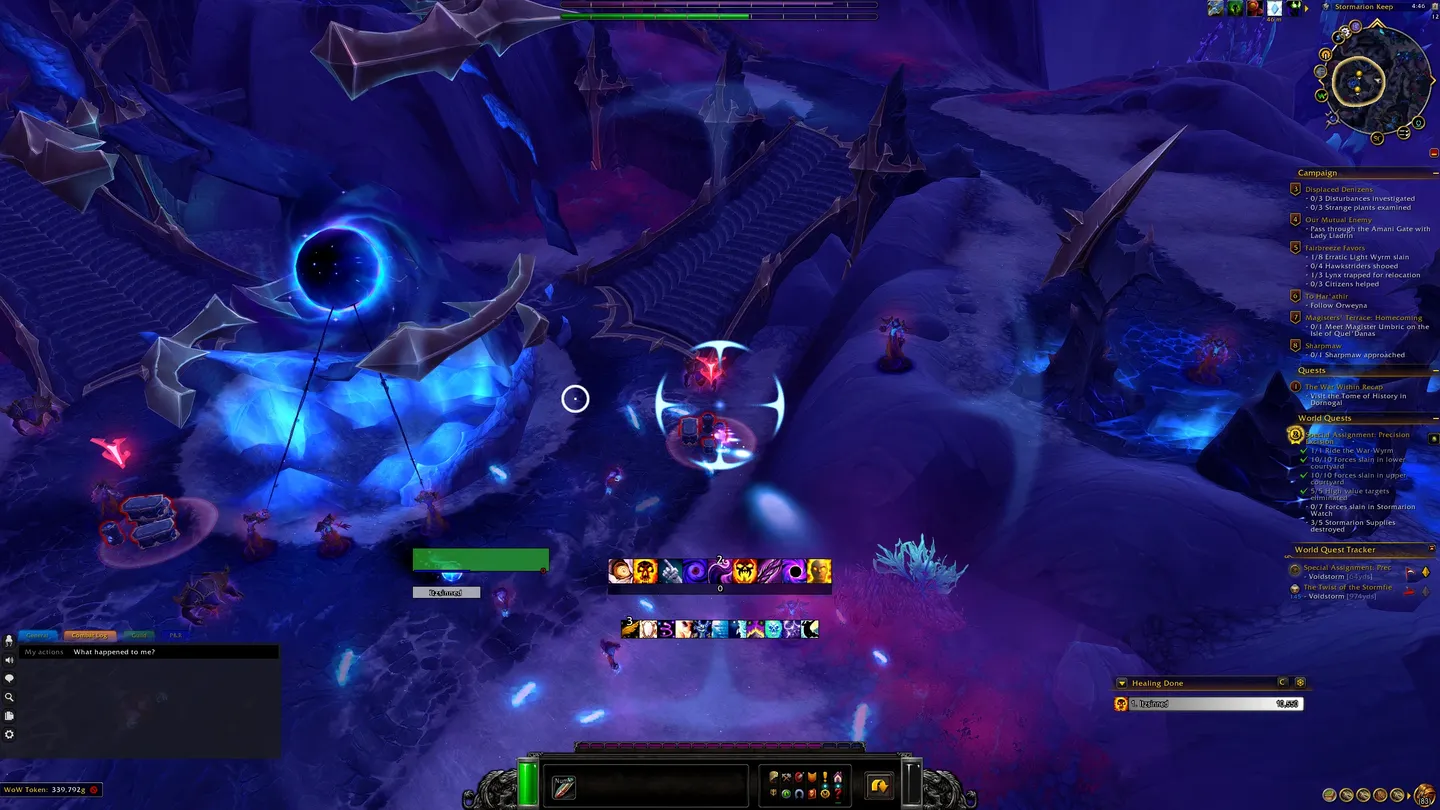Select the General chat tab
This screenshot has height=810, width=1440.
point(37,635)
